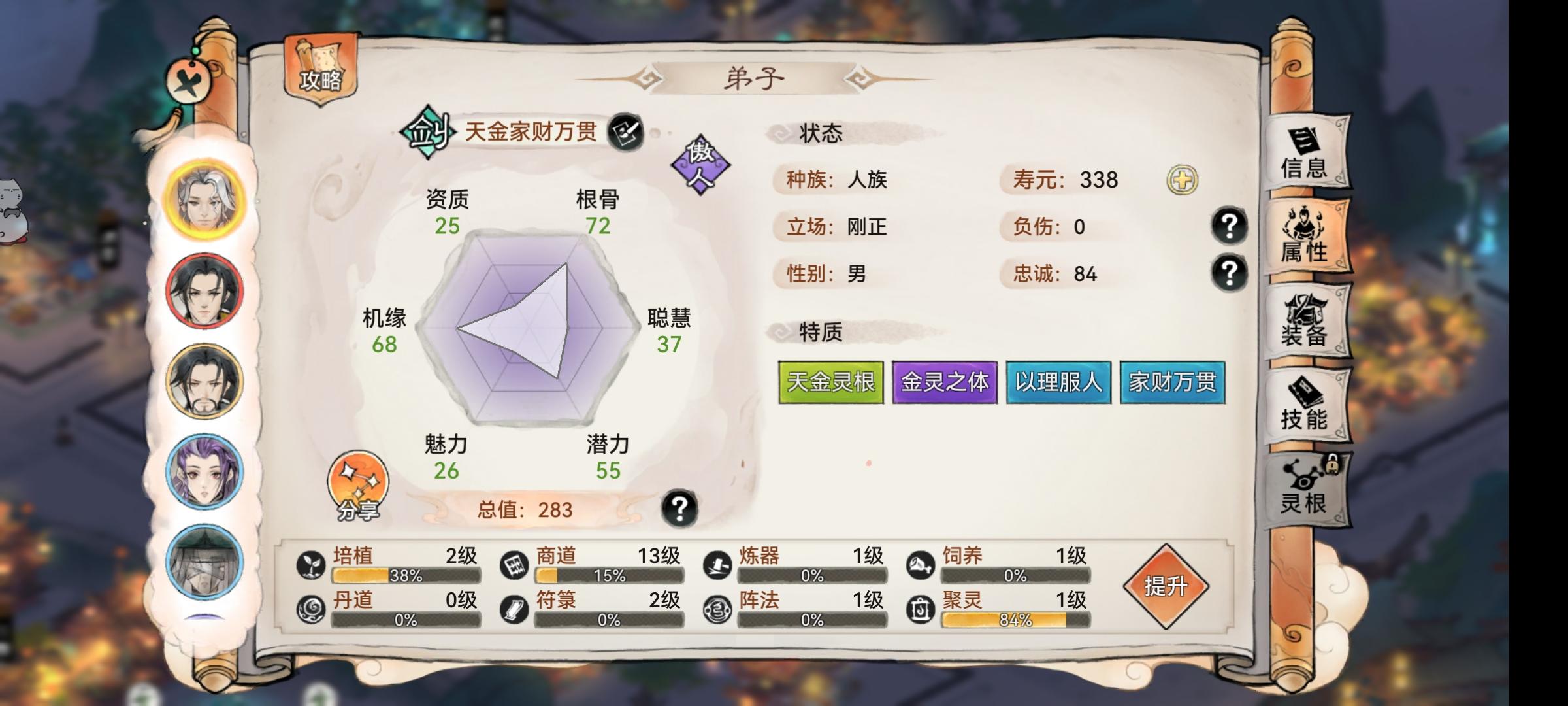This screenshot has width=1568, height=706.
Task: Open the 分享 share panel
Action: pyautogui.click(x=356, y=484)
